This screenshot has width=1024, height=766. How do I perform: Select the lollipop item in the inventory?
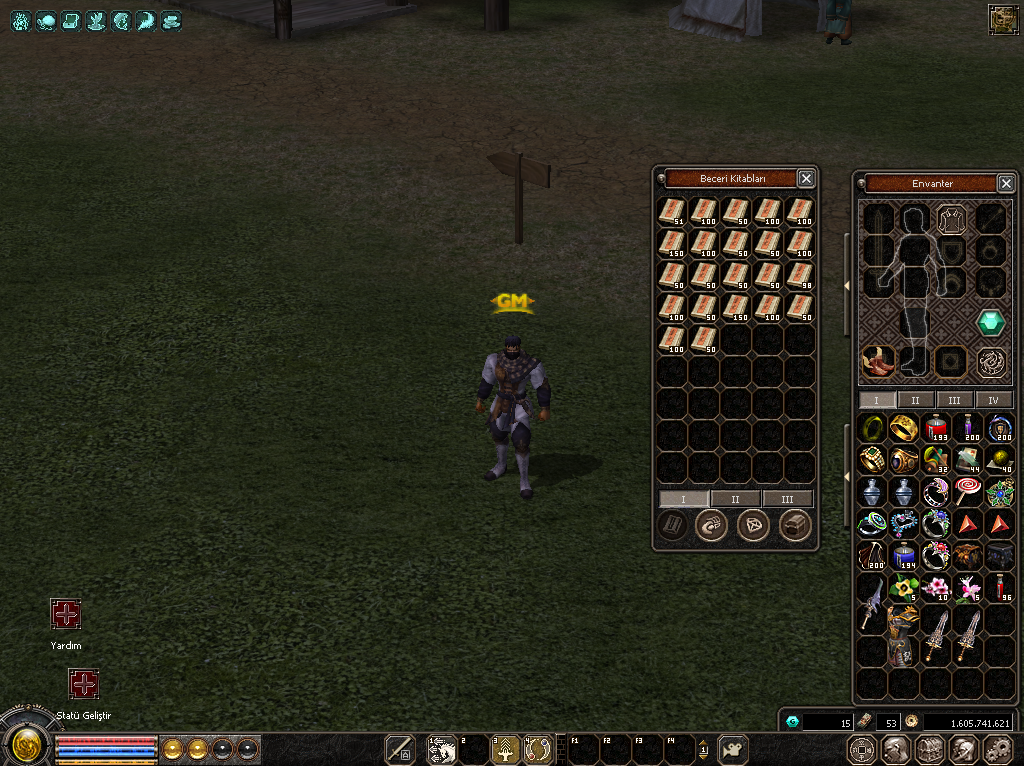[969, 491]
